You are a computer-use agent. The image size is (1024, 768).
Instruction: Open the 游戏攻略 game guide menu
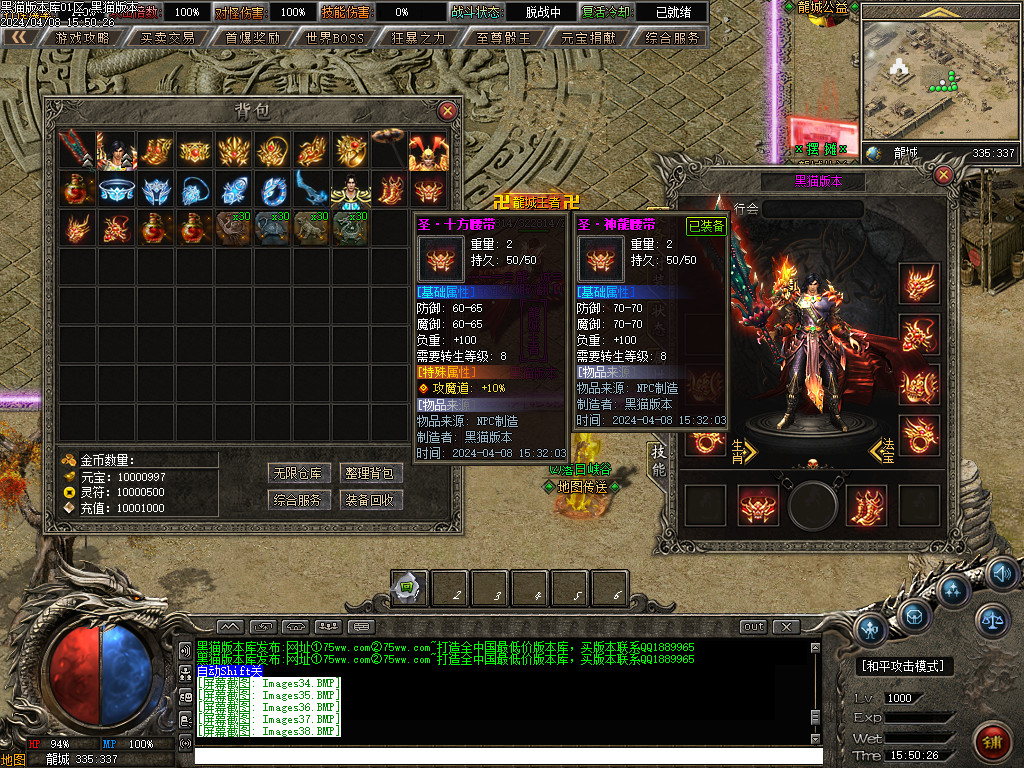click(x=84, y=38)
